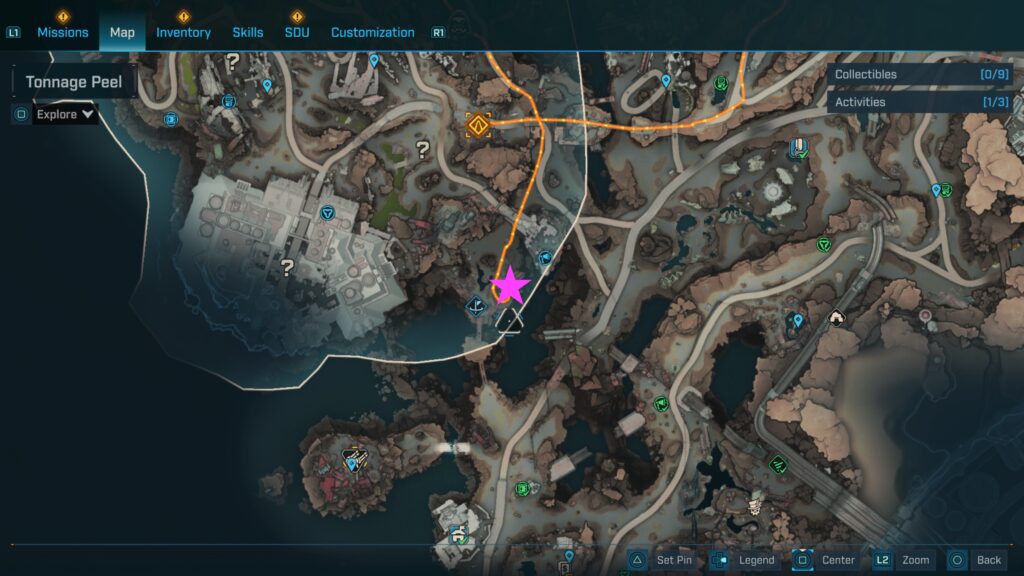The image size is (1024, 576).
Task: Go to the Skills tab
Action: pos(248,32)
